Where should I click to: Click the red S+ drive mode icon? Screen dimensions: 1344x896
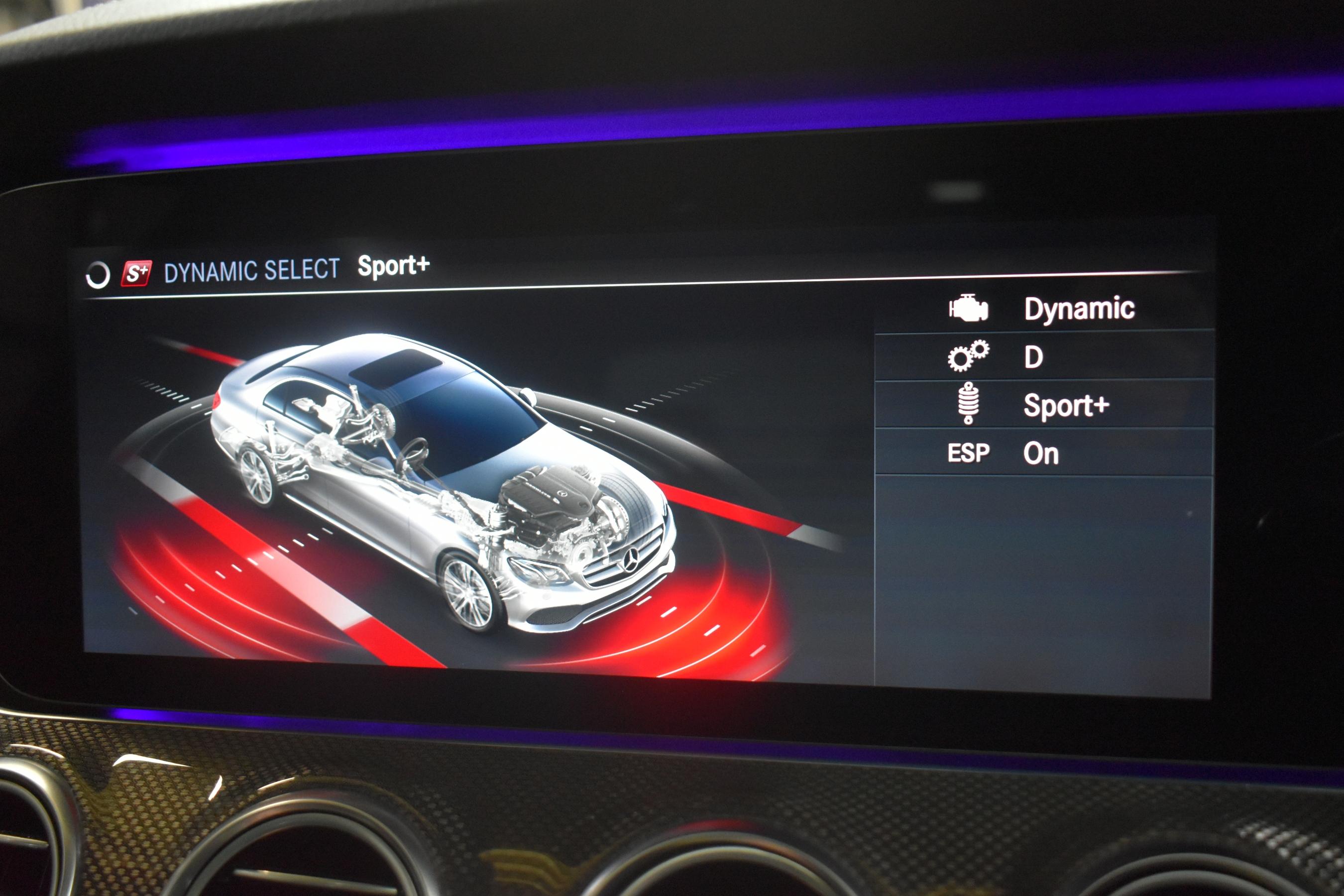136,274
